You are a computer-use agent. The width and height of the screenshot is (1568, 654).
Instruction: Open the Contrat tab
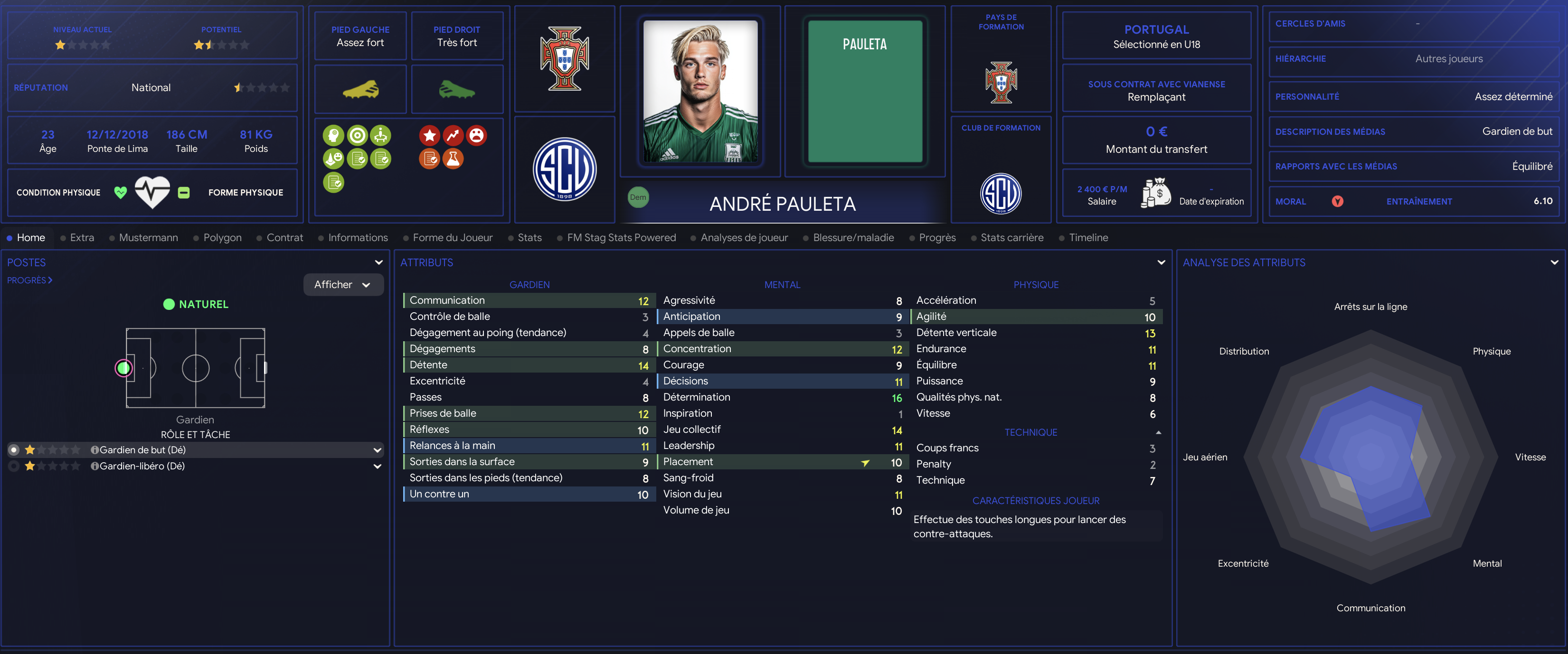tap(284, 237)
